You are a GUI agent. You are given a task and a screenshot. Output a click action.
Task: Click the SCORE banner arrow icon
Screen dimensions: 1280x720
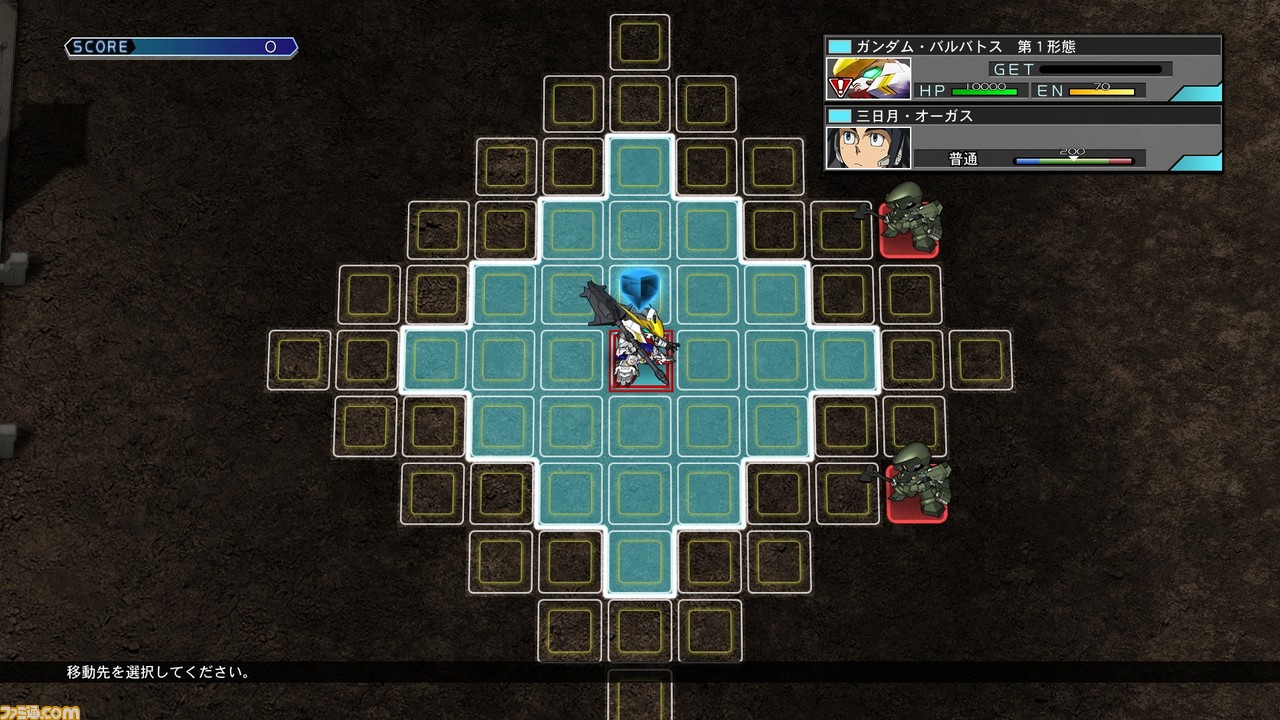[x=70, y=46]
